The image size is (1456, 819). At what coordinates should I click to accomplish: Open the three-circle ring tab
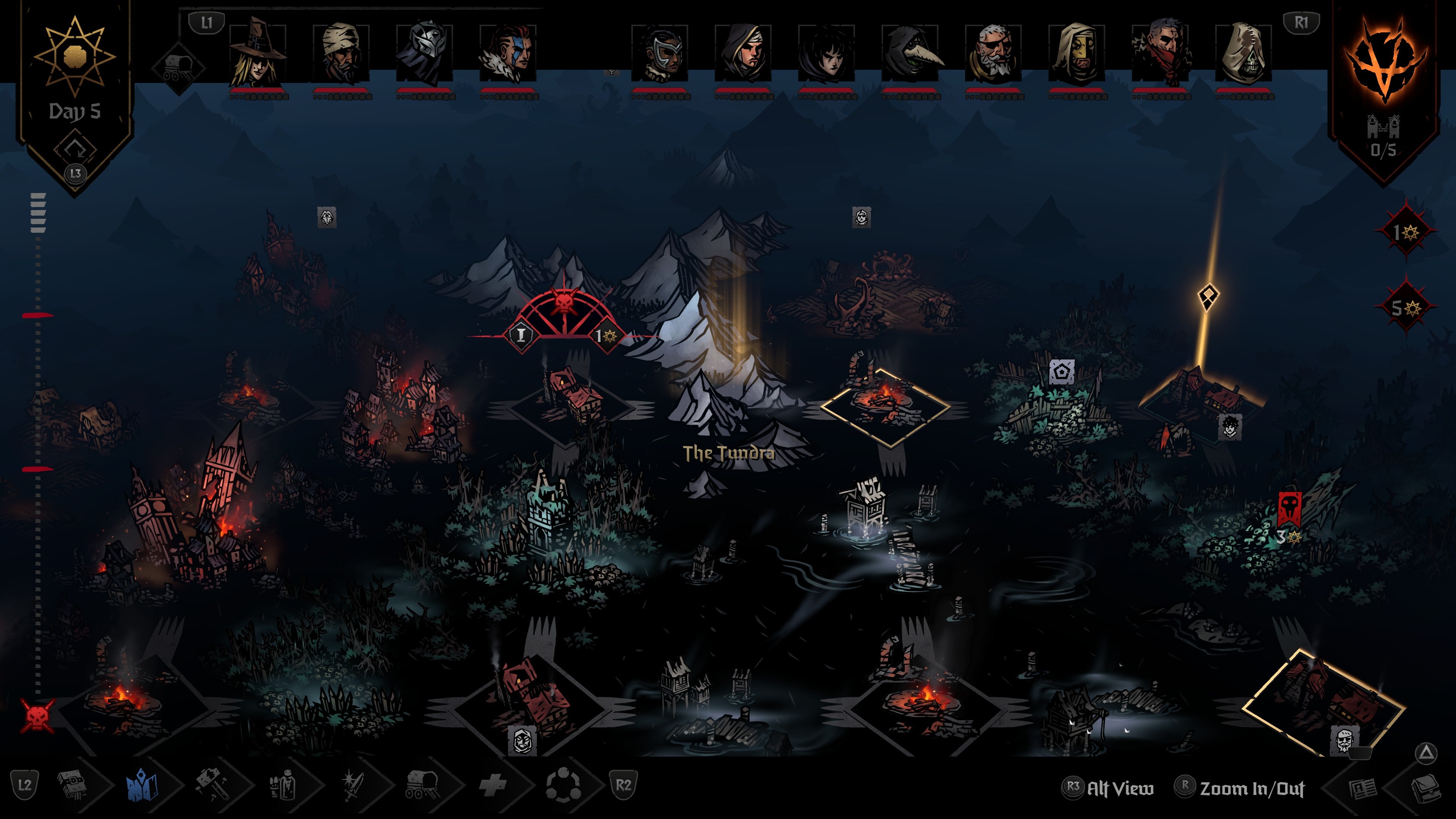(562, 785)
